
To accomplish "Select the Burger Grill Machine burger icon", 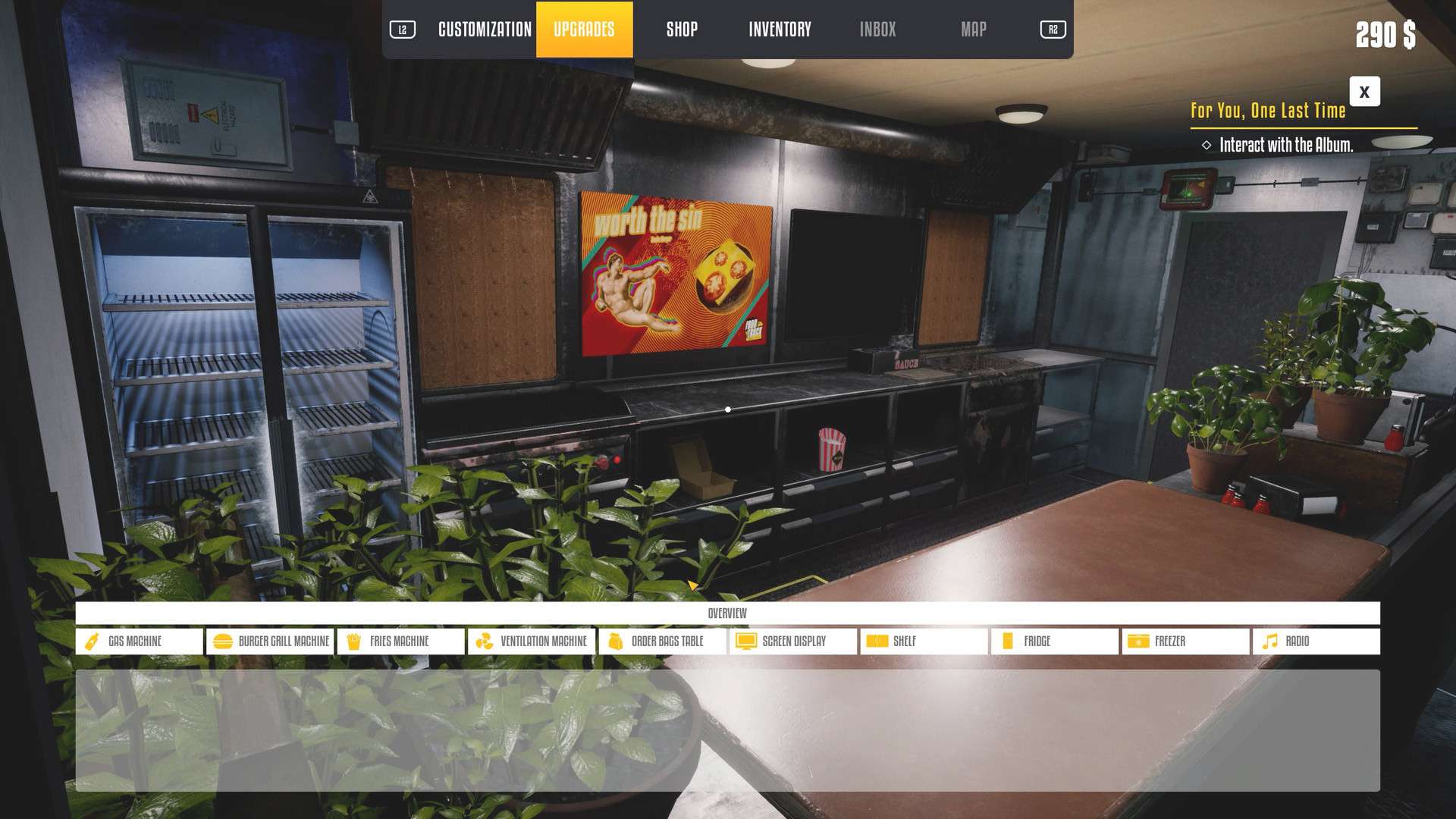I will (222, 641).
